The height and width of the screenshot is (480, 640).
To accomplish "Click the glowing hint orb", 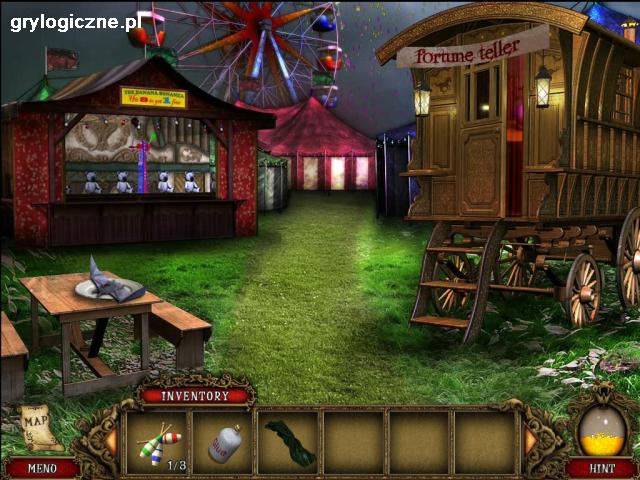I will point(602,429).
